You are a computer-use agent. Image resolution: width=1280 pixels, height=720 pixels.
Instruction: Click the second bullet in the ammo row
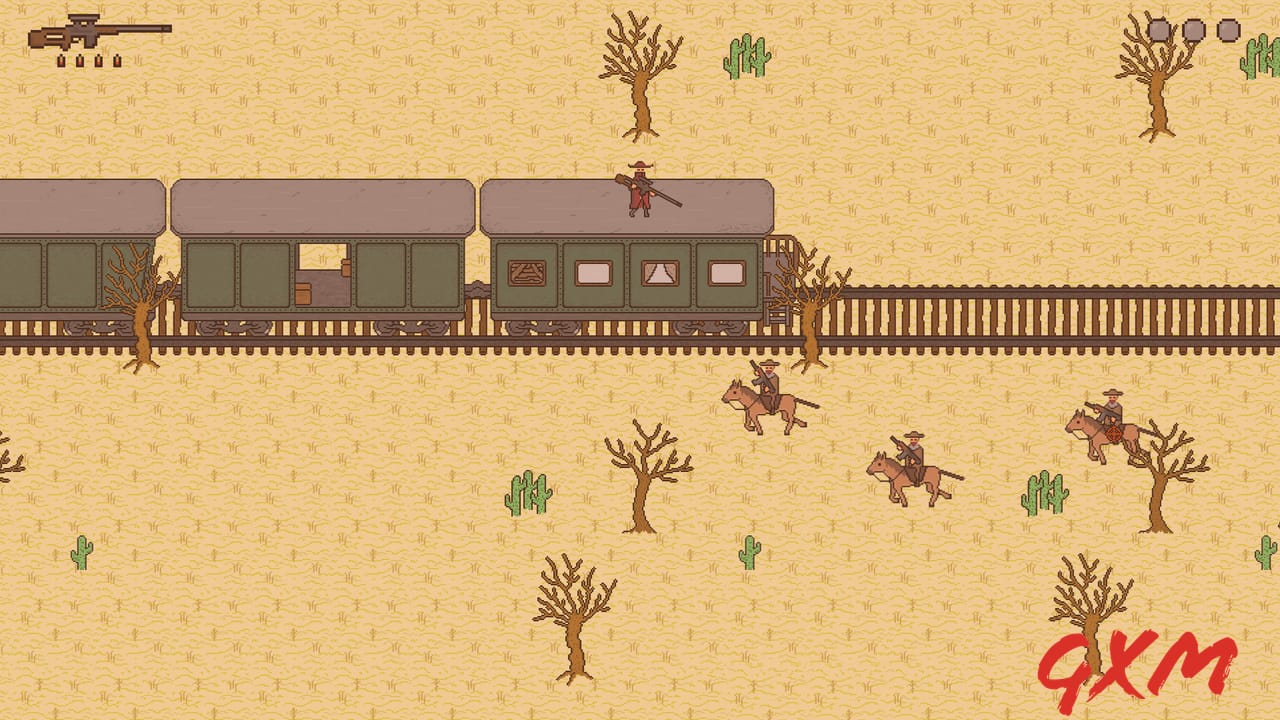coord(80,61)
